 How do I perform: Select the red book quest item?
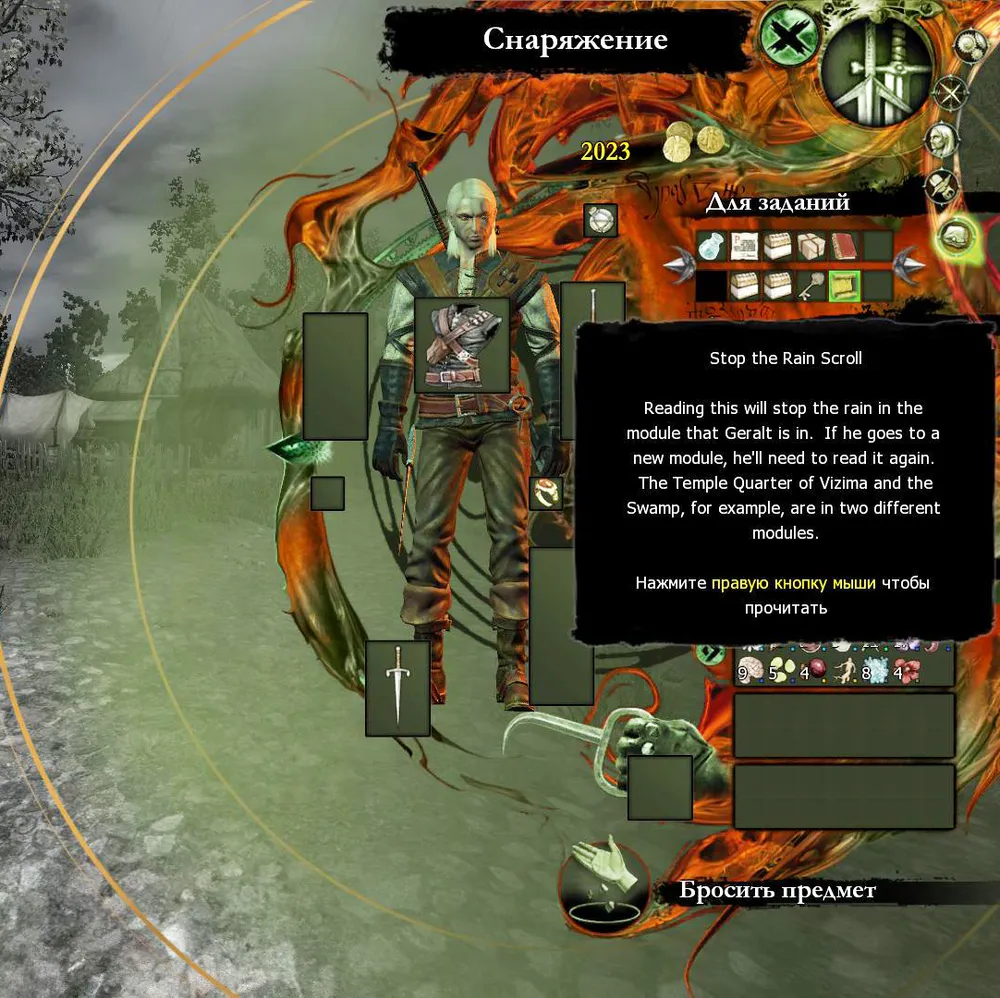coord(845,246)
